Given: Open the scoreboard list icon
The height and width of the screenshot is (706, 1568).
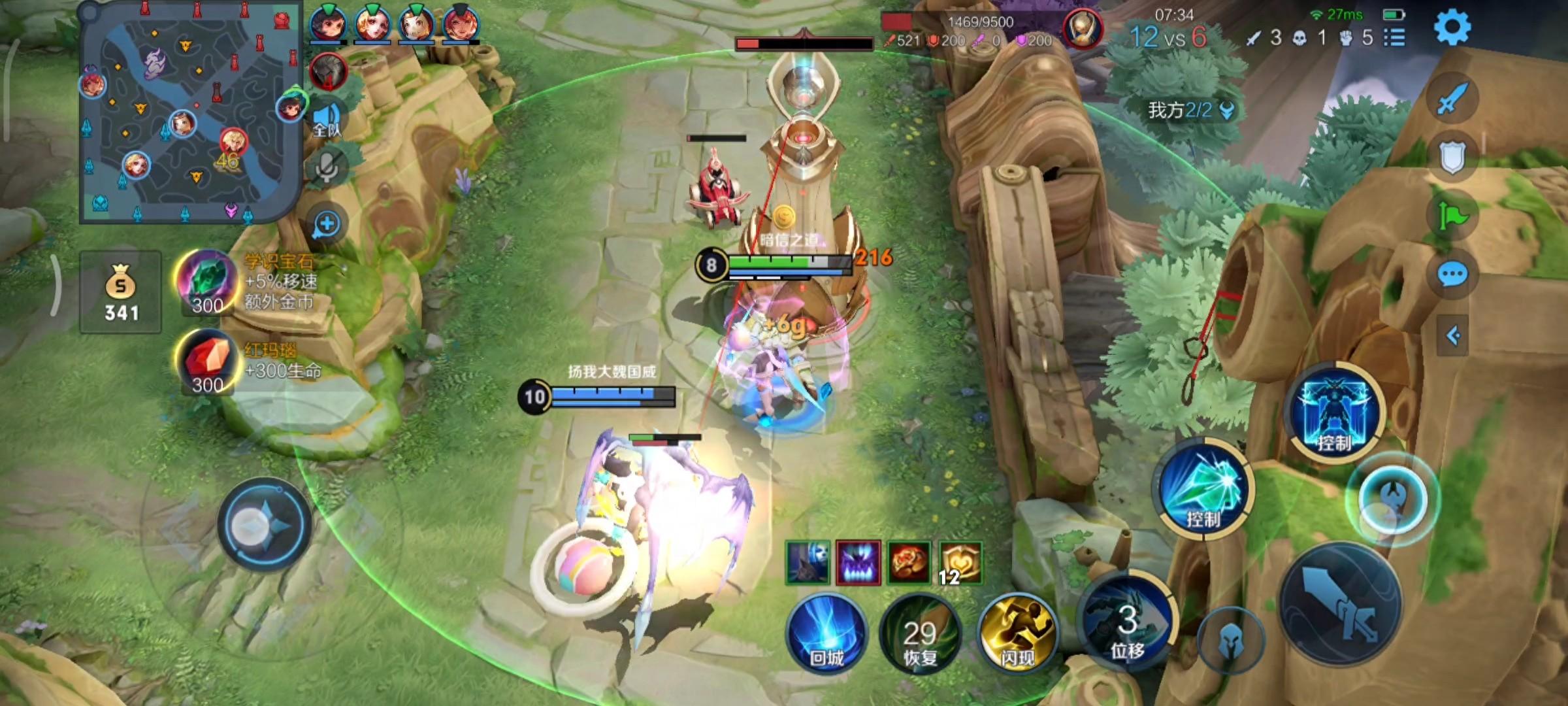Looking at the screenshot, I should coord(1394,38).
